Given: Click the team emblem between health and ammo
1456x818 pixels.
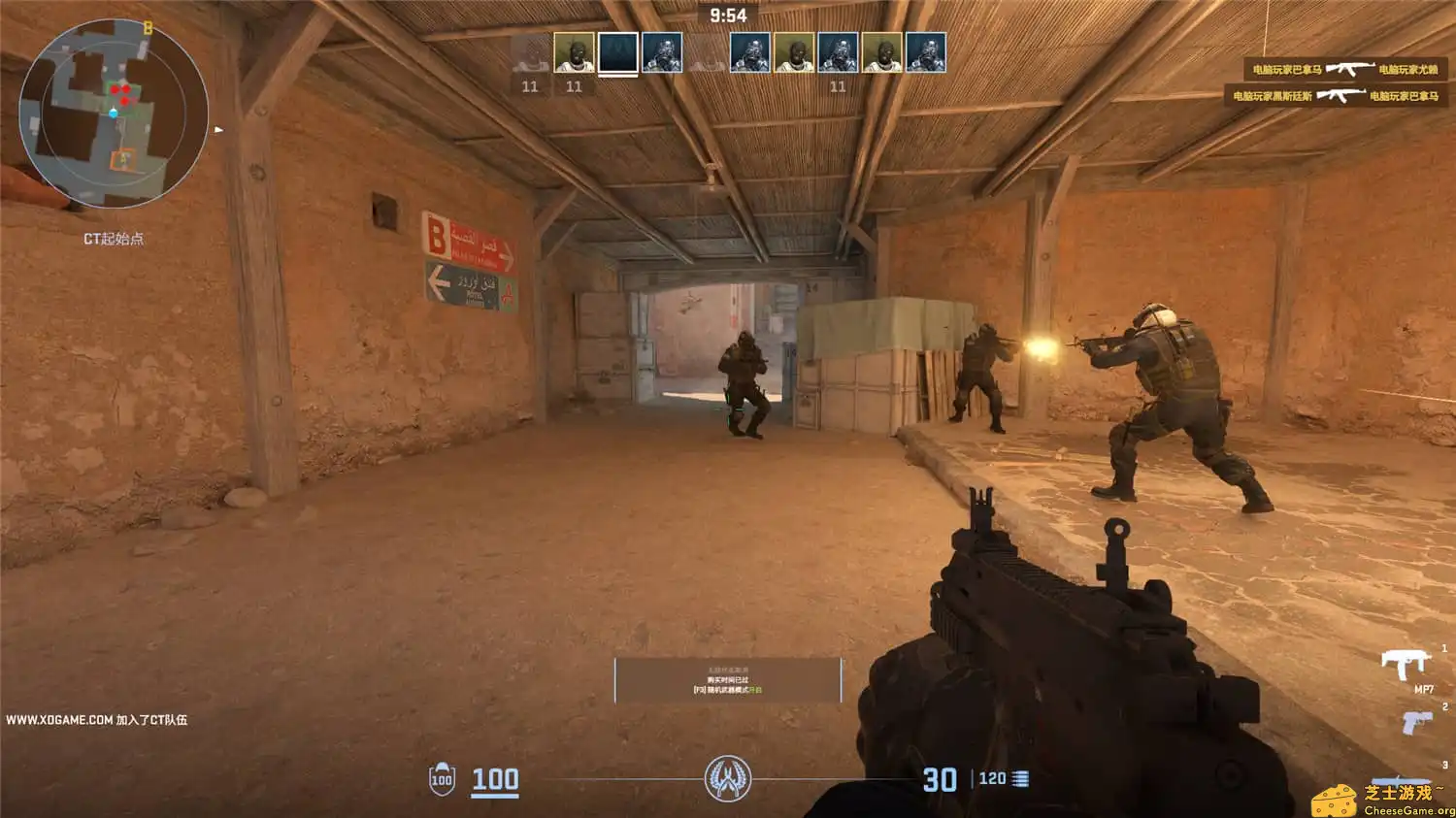Looking at the screenshot, I should tap(730, 777).
